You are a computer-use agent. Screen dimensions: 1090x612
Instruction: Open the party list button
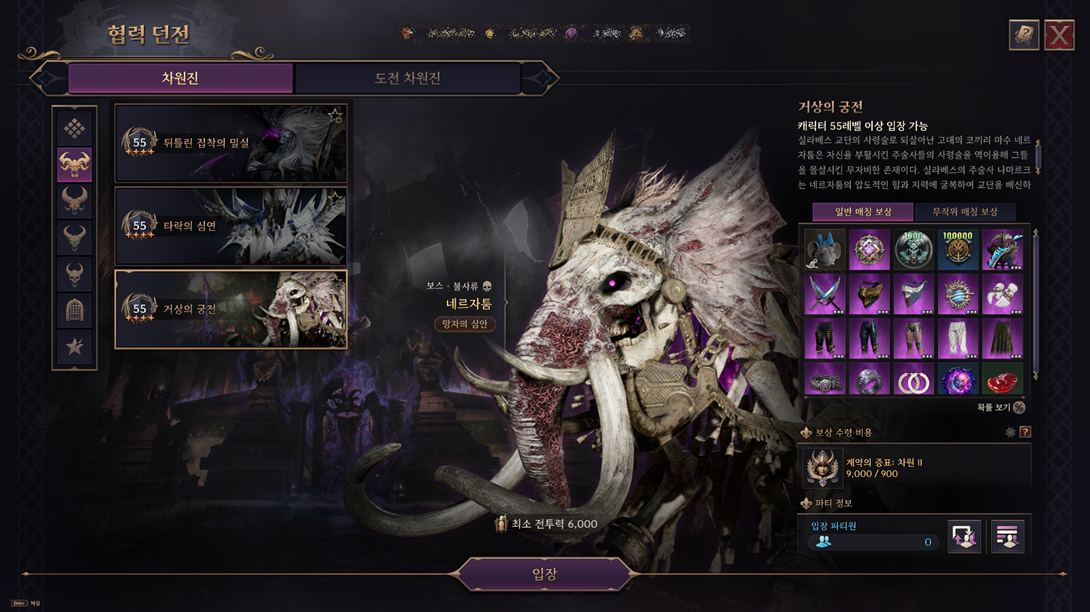(x=1007, y=537)
